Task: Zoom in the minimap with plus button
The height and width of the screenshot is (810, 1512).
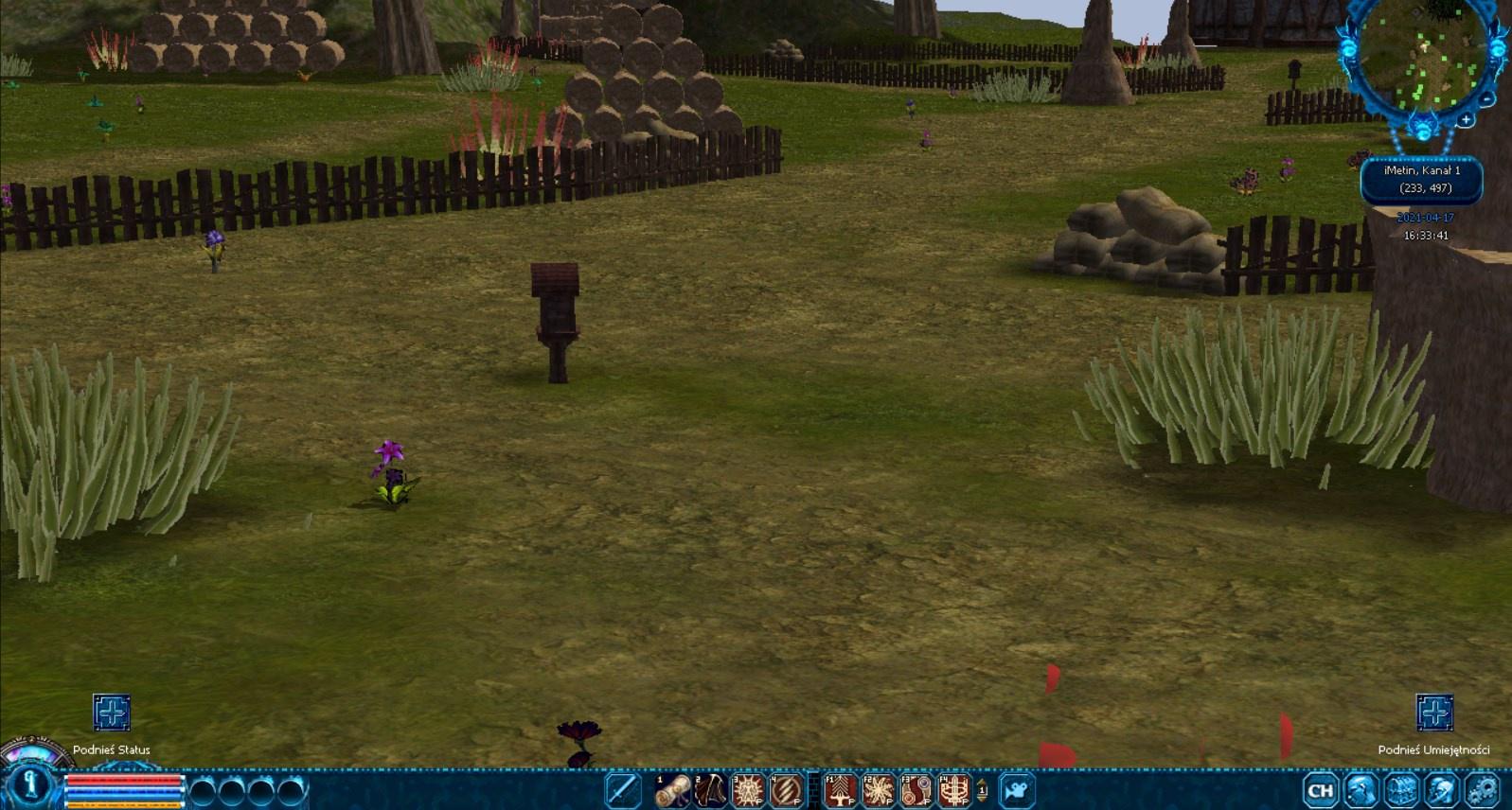Action: pyautogui.click(x=1466, y=120)
